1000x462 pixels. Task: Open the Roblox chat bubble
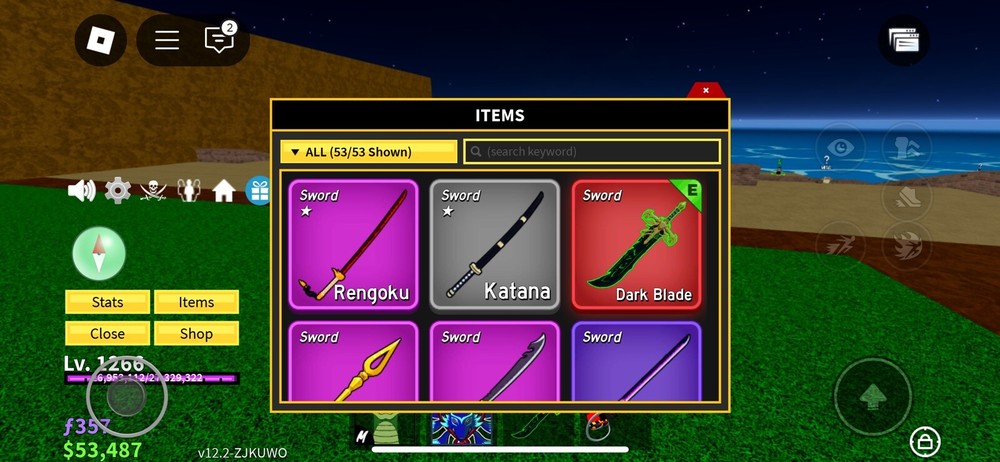click(x=218, y=40)
